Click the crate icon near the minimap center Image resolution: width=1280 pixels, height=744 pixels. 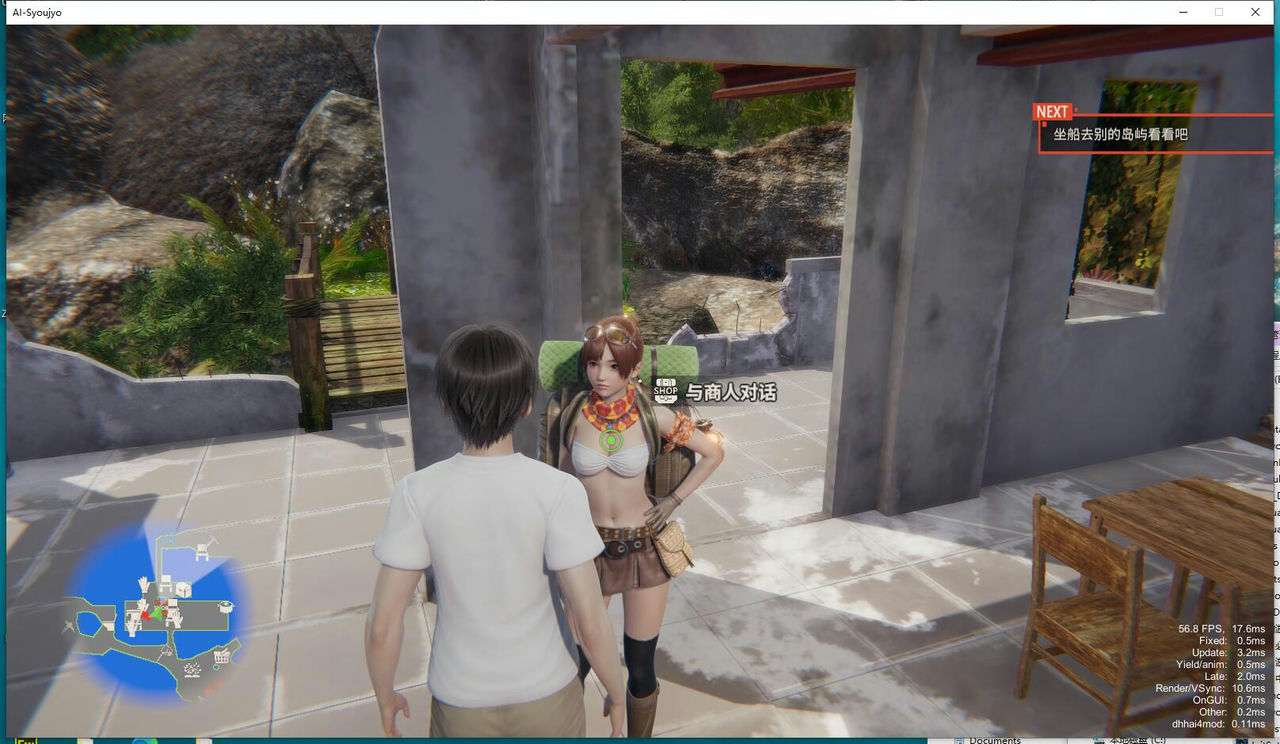(x=181, y=589)
